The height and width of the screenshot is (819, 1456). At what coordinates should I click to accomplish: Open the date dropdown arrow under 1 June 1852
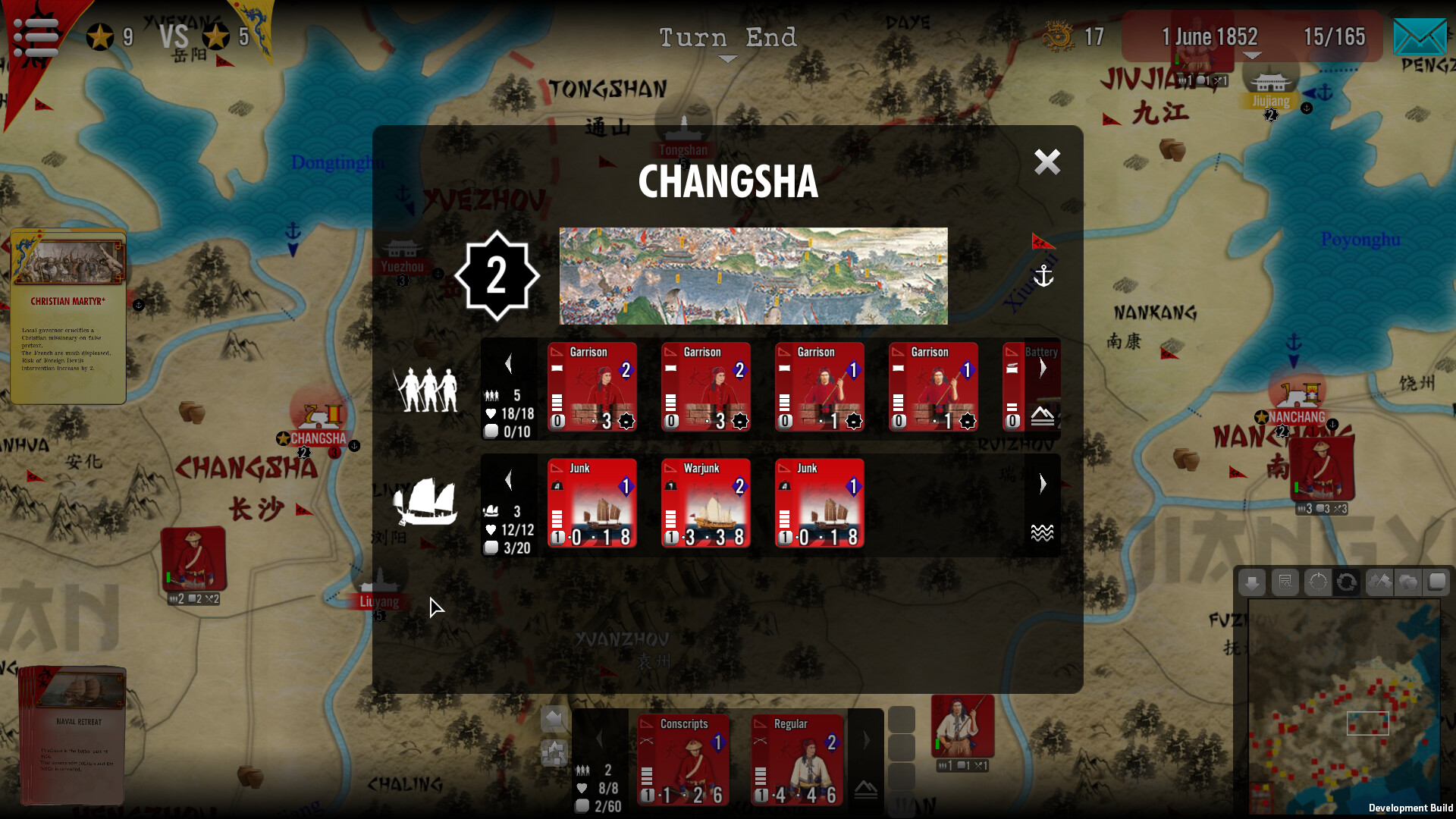[x=1253, y=55]
